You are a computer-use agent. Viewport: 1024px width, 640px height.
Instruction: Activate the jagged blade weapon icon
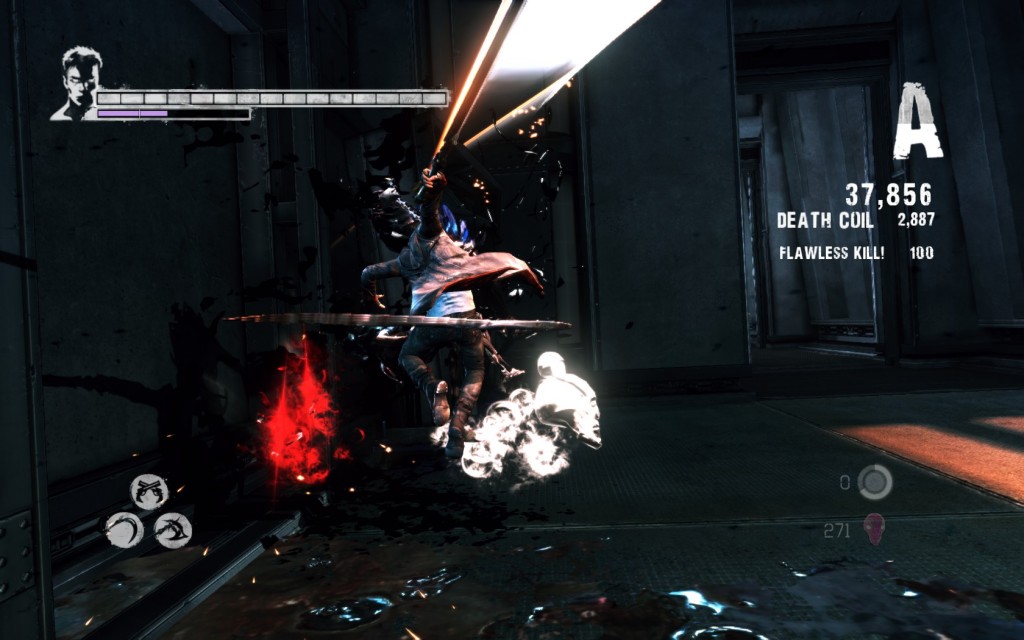coord(173,529)
